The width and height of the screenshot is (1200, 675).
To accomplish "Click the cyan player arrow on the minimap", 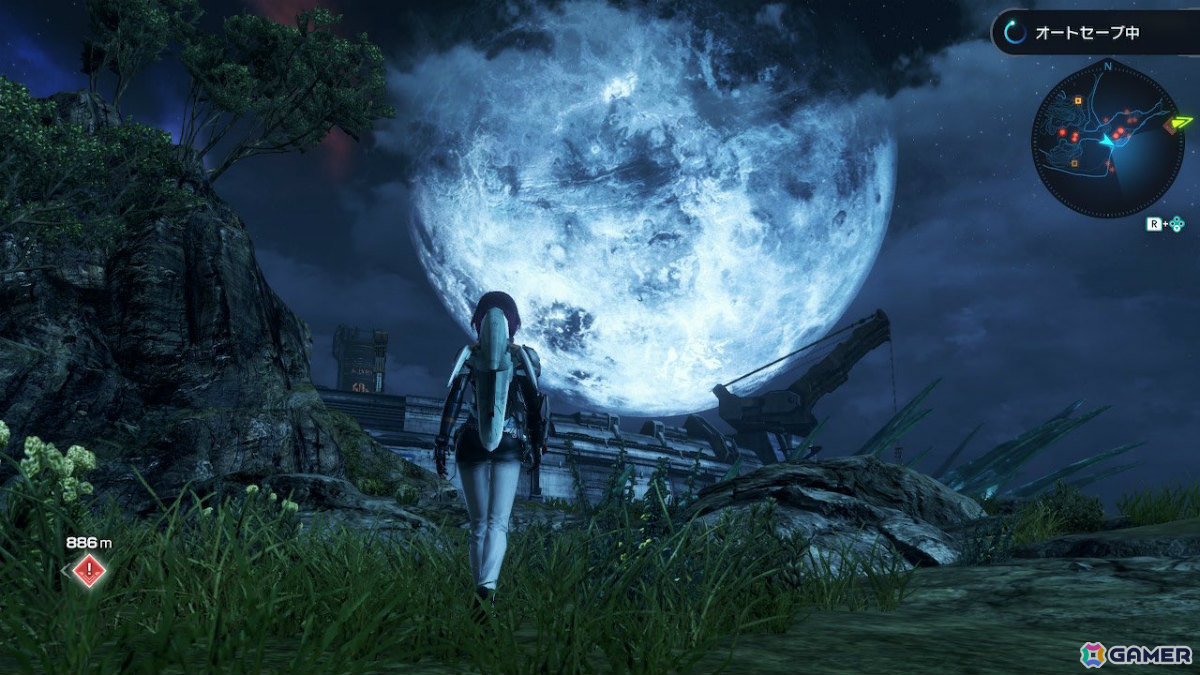I will pyautogui.click(x=1107, y=144).
